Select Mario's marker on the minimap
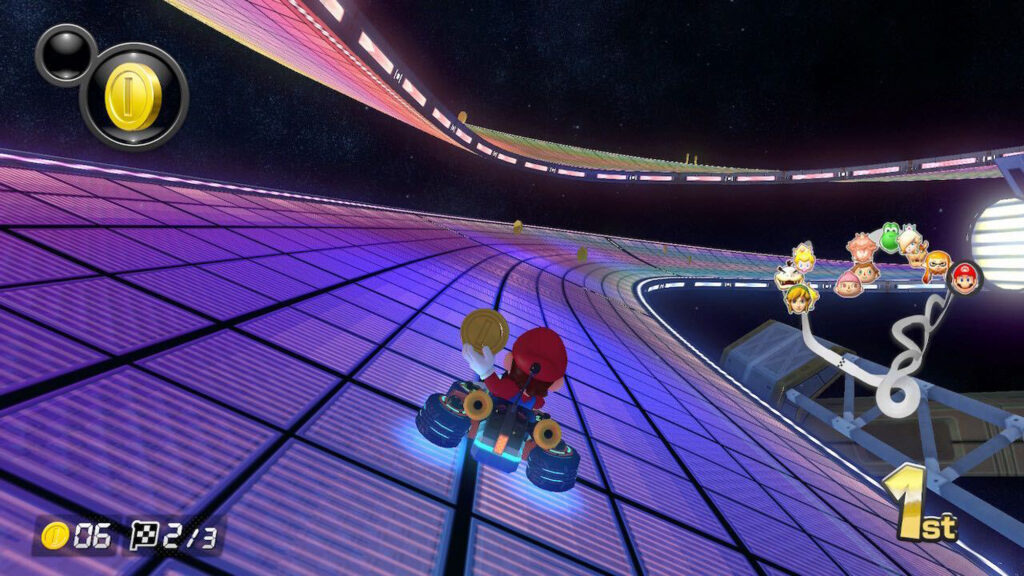The width and height of the screenshot is (1024, 576). pos(965,277)
